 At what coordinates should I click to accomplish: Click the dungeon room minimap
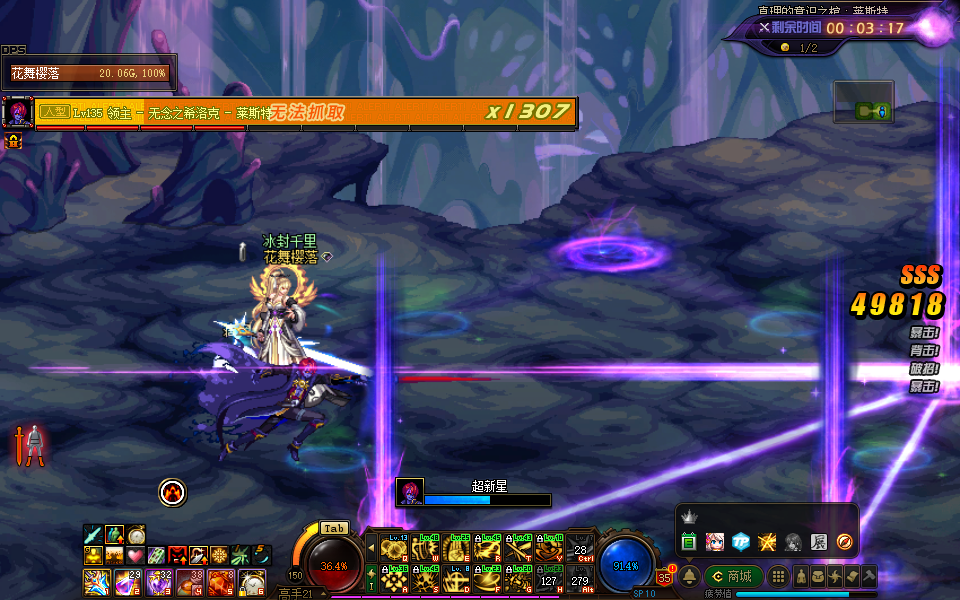click(x=863, y=103)
